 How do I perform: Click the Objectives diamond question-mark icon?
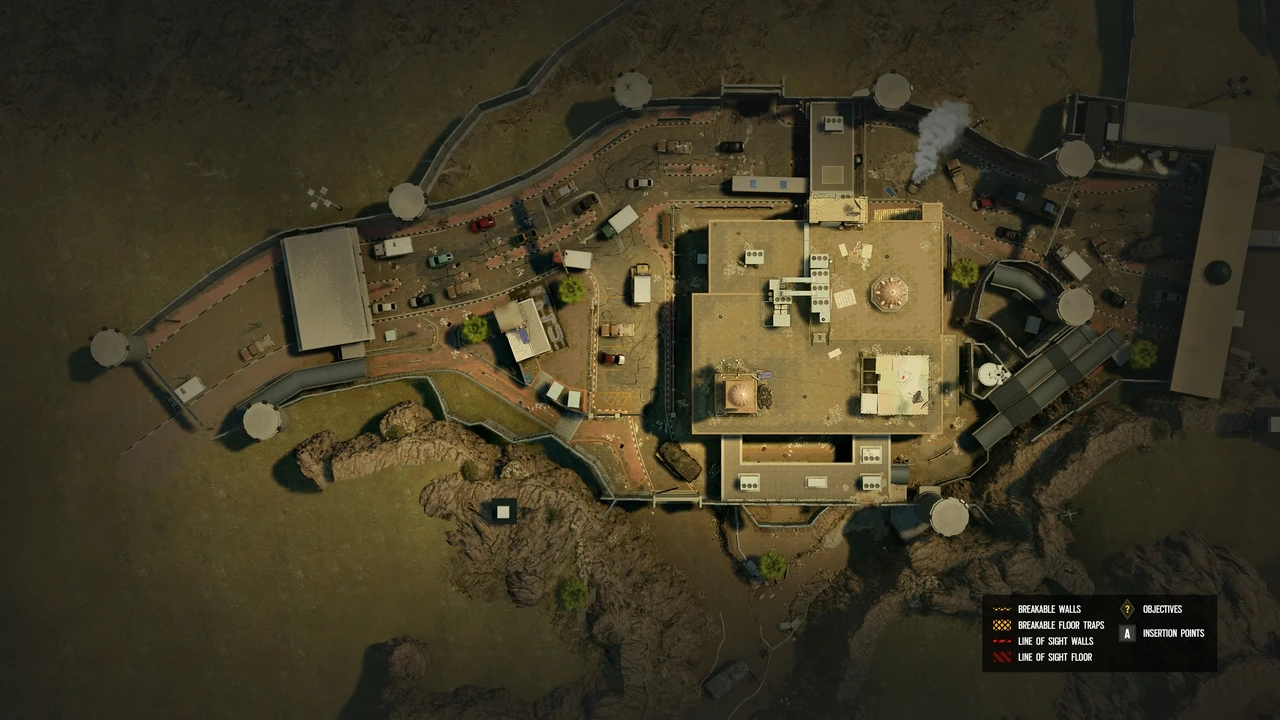click(1126, 608)
